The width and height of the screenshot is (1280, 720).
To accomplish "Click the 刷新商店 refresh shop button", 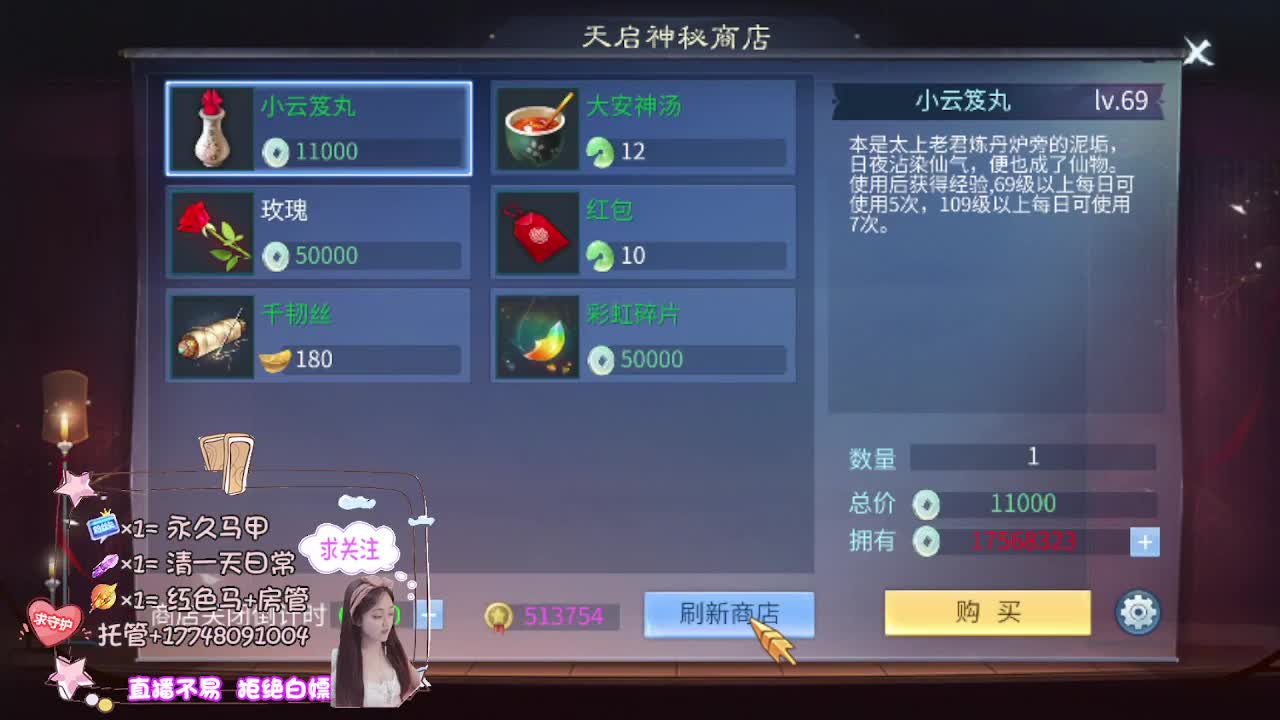I will pos(729,614).
